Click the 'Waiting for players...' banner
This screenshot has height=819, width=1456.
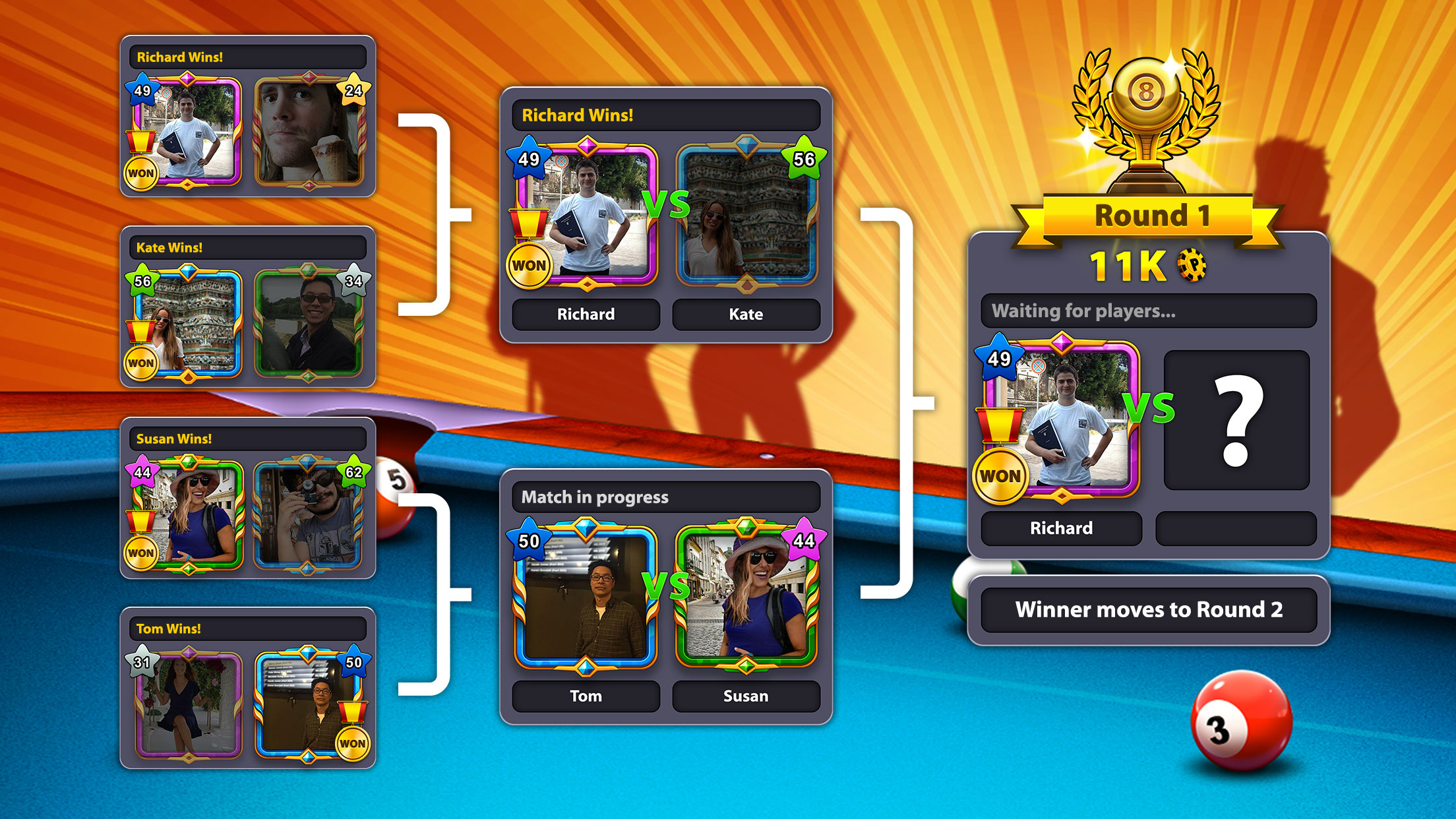tap(1151, 310)
